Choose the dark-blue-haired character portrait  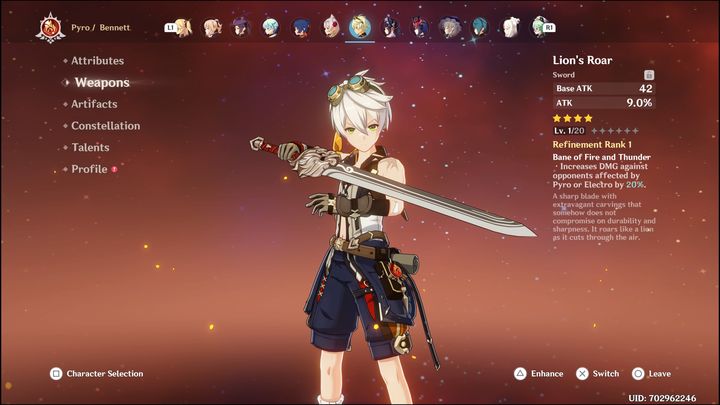pos(301,27)
